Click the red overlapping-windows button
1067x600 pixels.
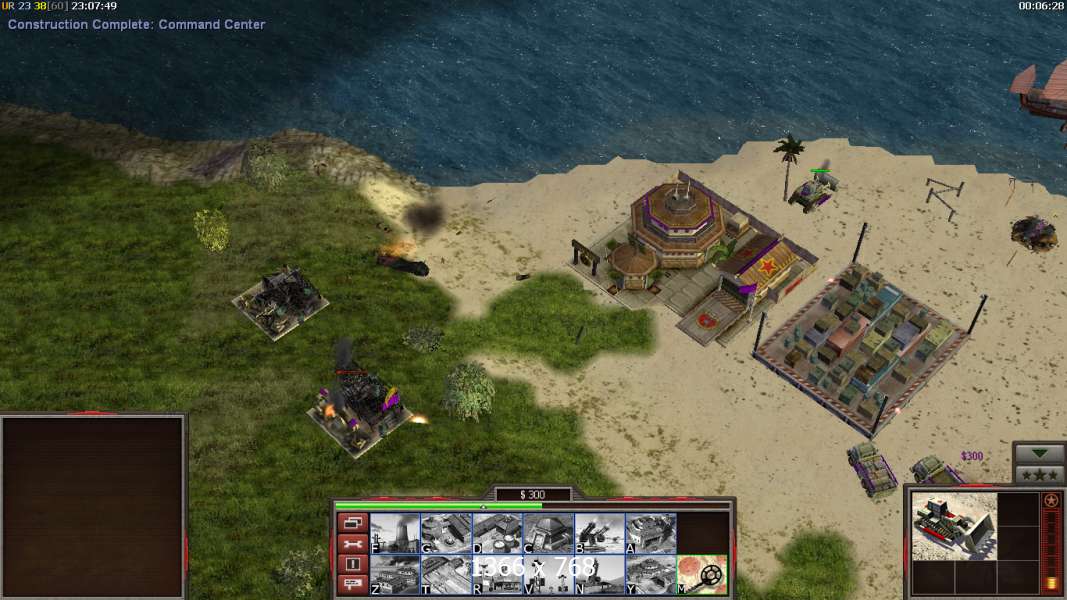pyautogui.click(x=351, y=523)
